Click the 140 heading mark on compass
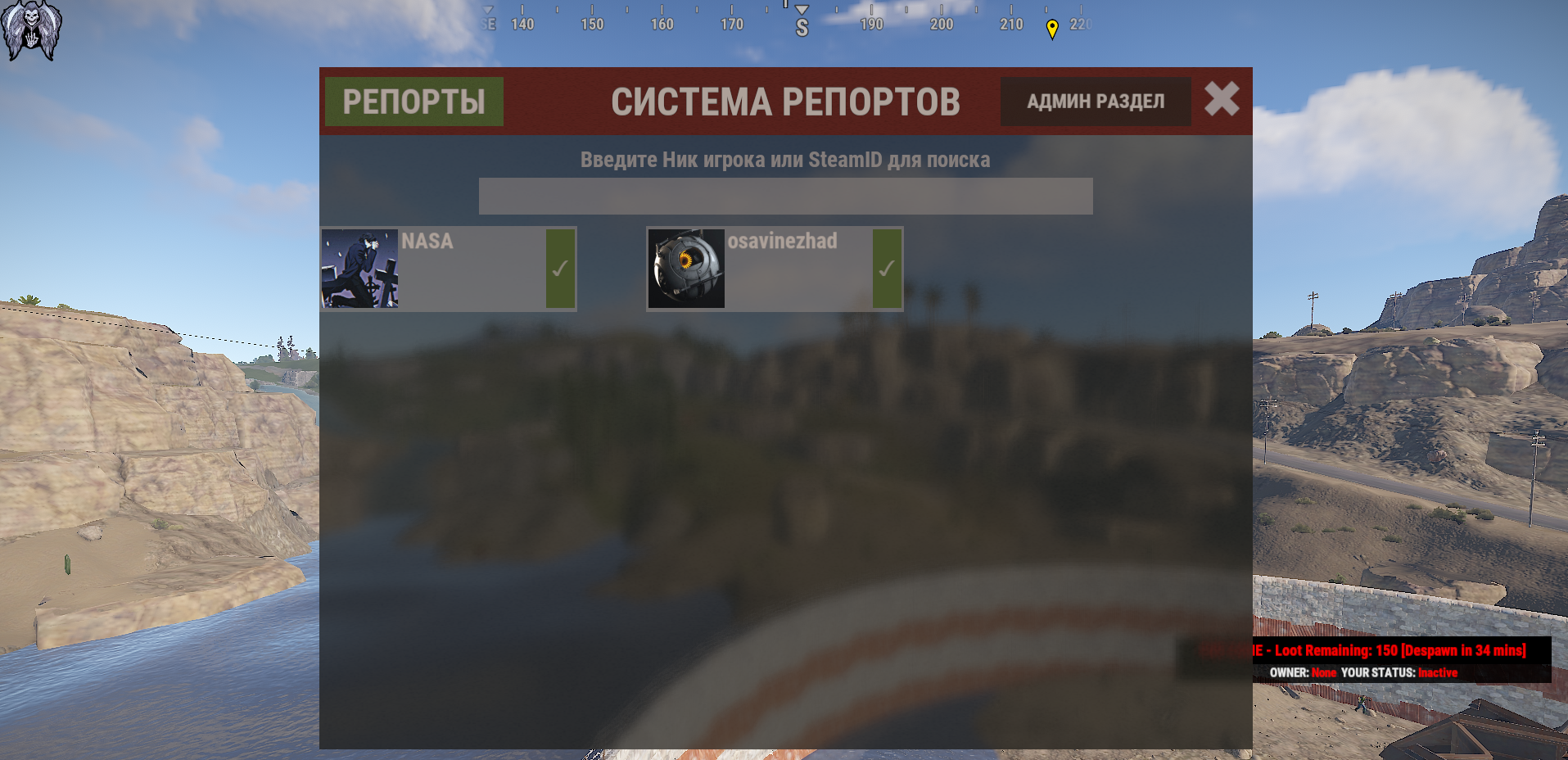 pos(522,24)
